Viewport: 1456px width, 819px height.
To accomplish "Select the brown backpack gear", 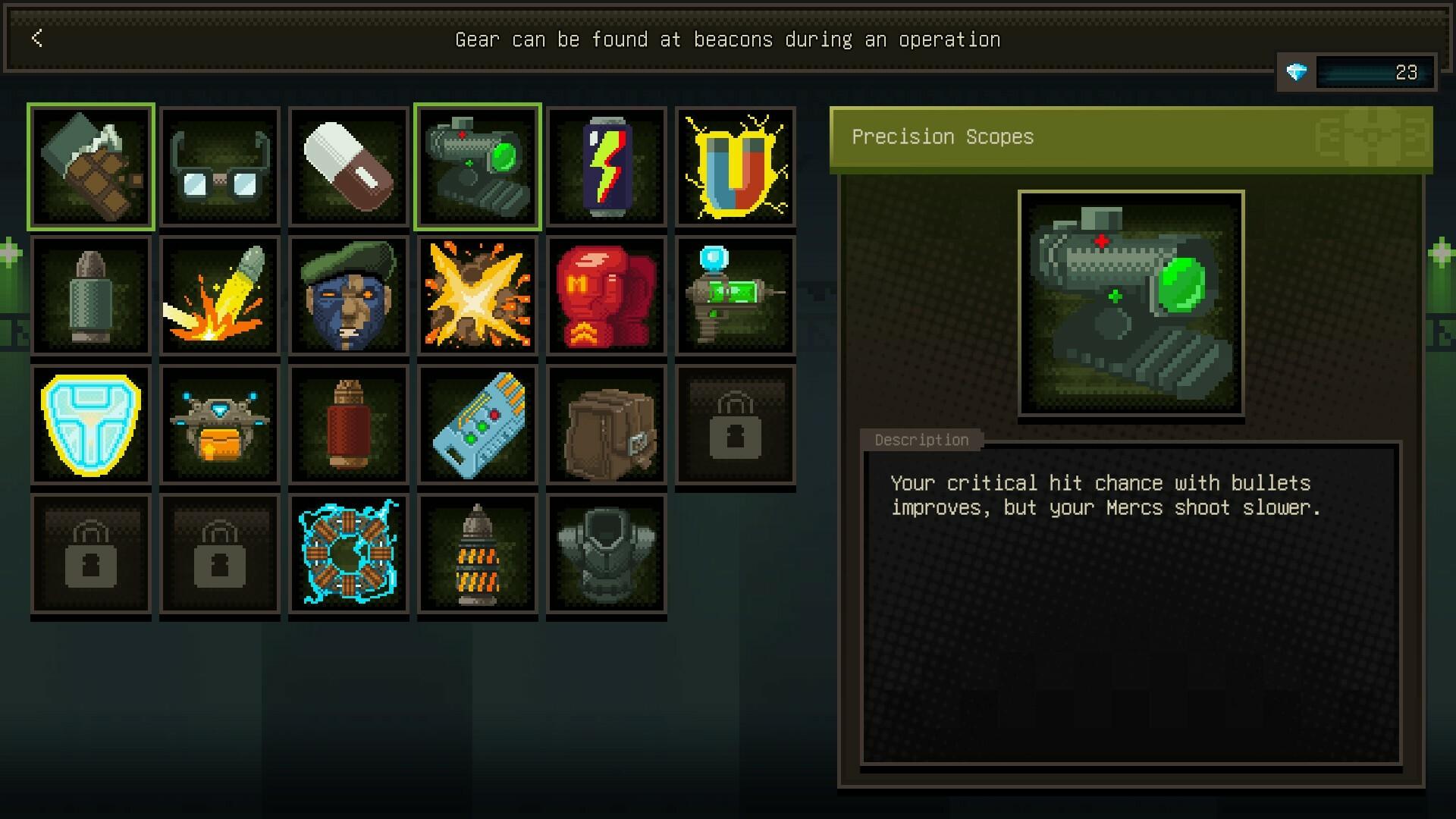I will pos(606,424).
